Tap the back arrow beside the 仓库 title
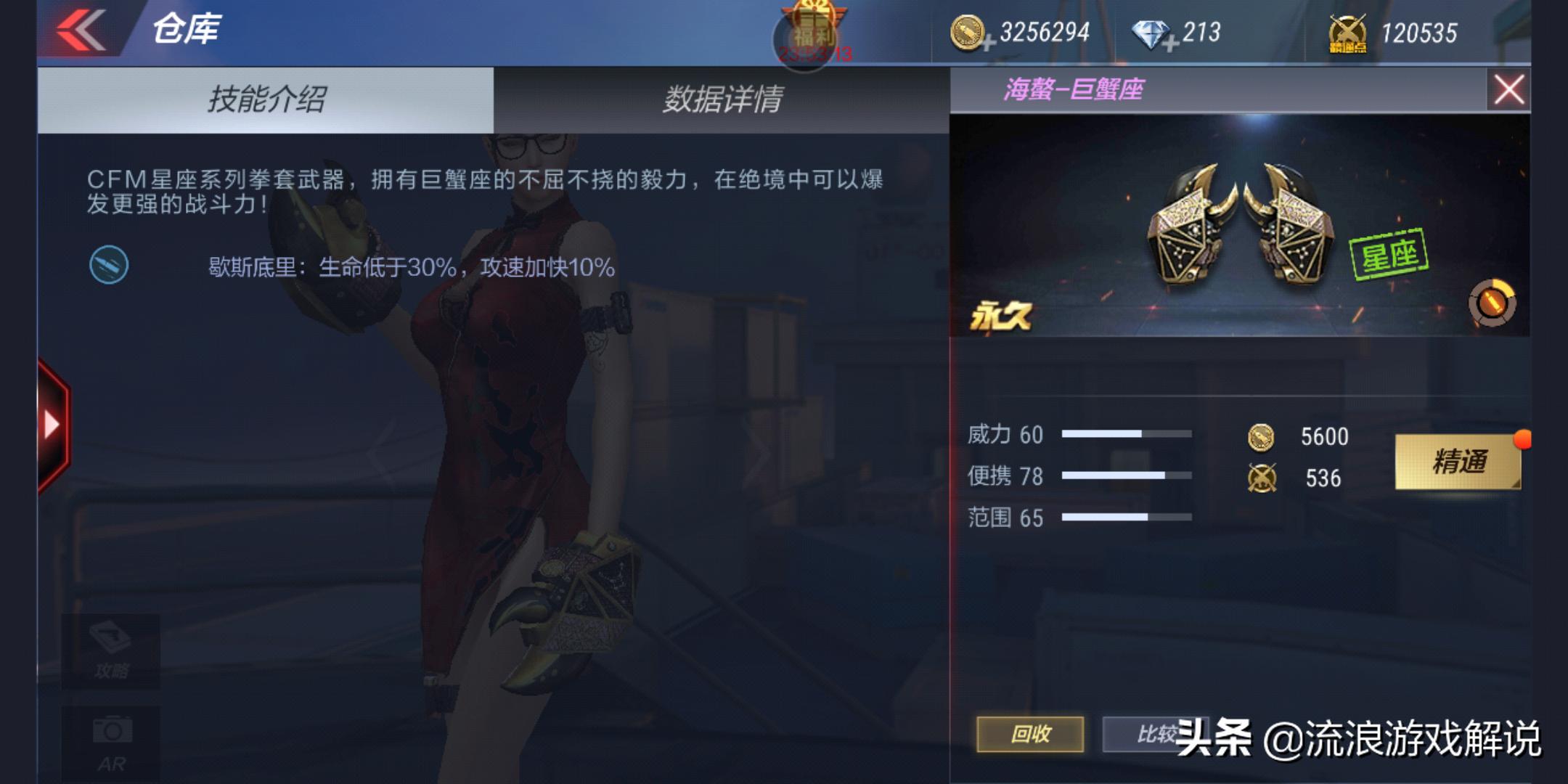Viewport: 1568px width, 784px height. [80, 29]
